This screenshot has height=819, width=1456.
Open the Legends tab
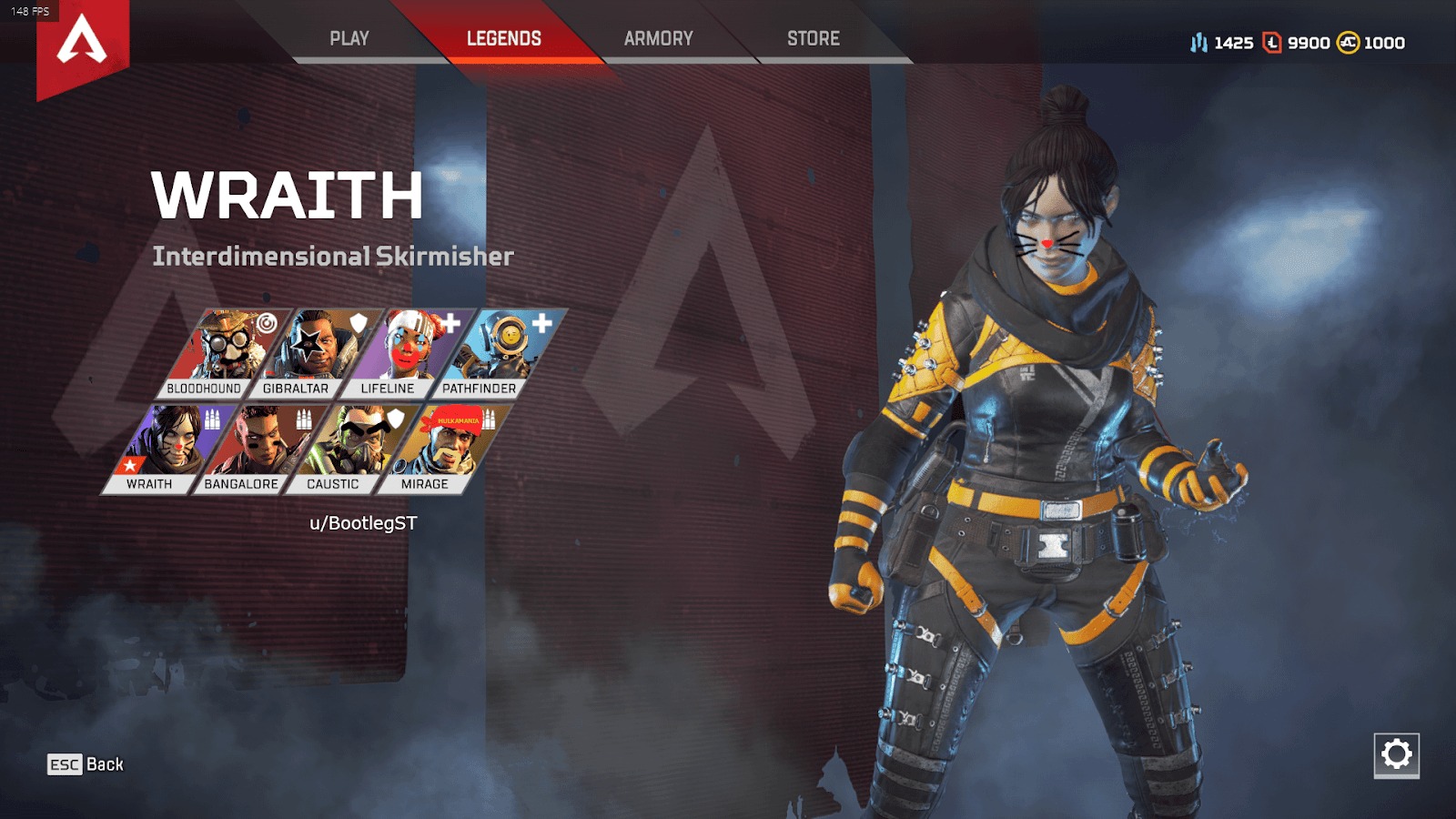click(503, 38)
